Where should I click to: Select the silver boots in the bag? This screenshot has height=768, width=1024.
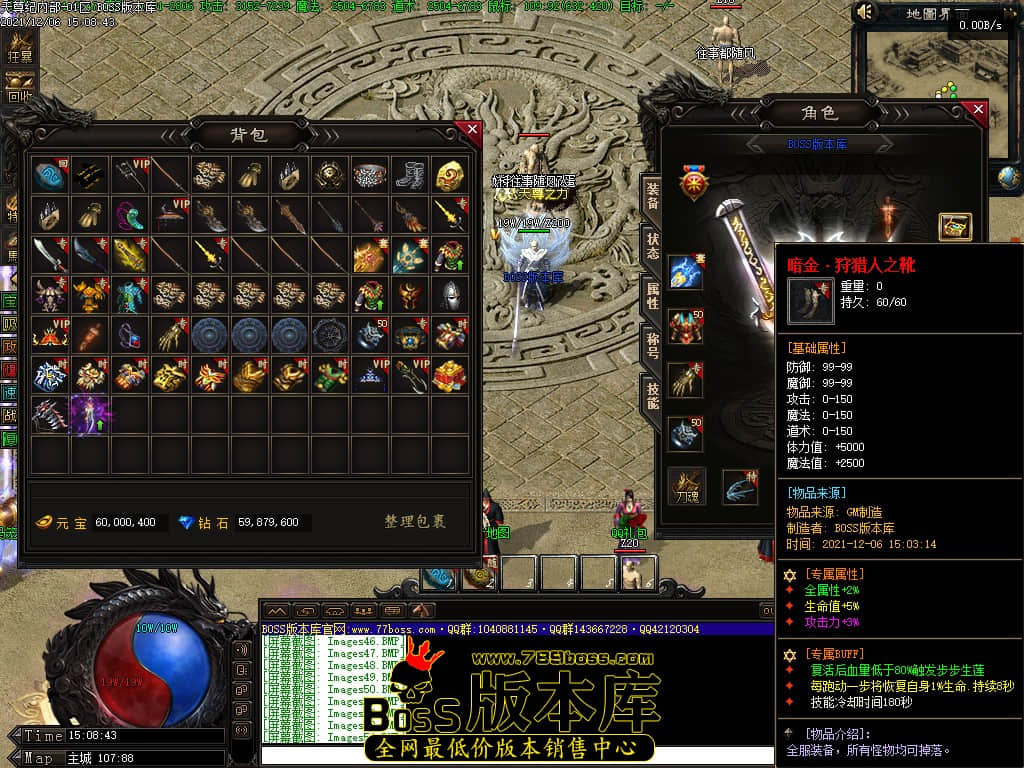[410, 175]
